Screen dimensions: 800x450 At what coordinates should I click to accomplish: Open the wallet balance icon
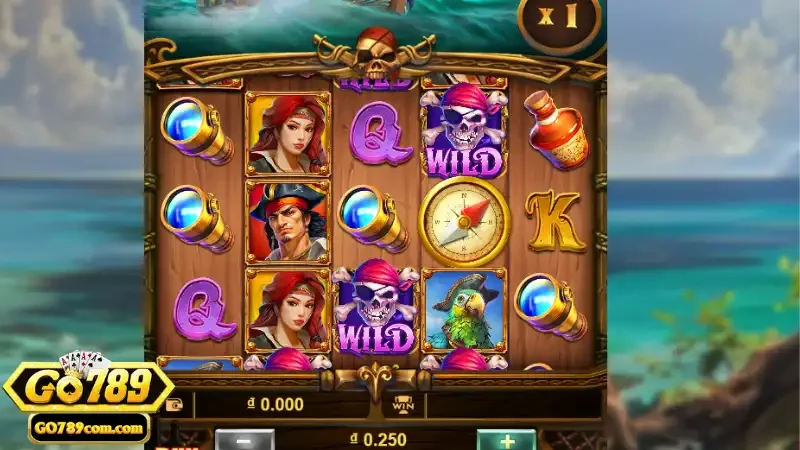coord(175,405)
